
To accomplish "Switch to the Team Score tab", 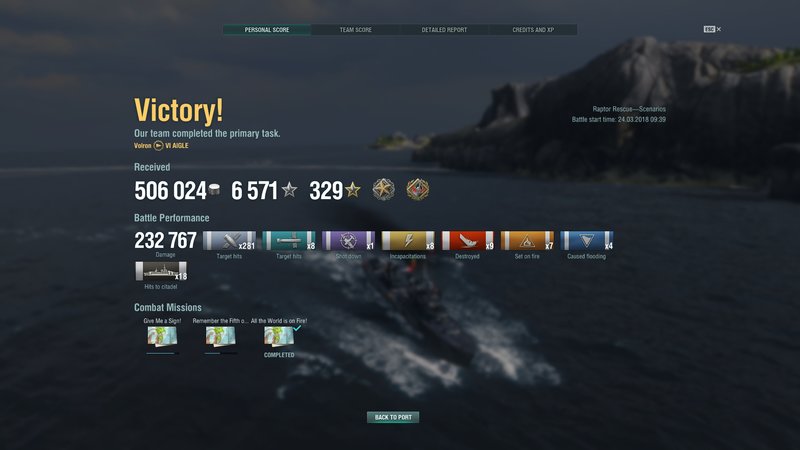I will (x=355, y=30).
